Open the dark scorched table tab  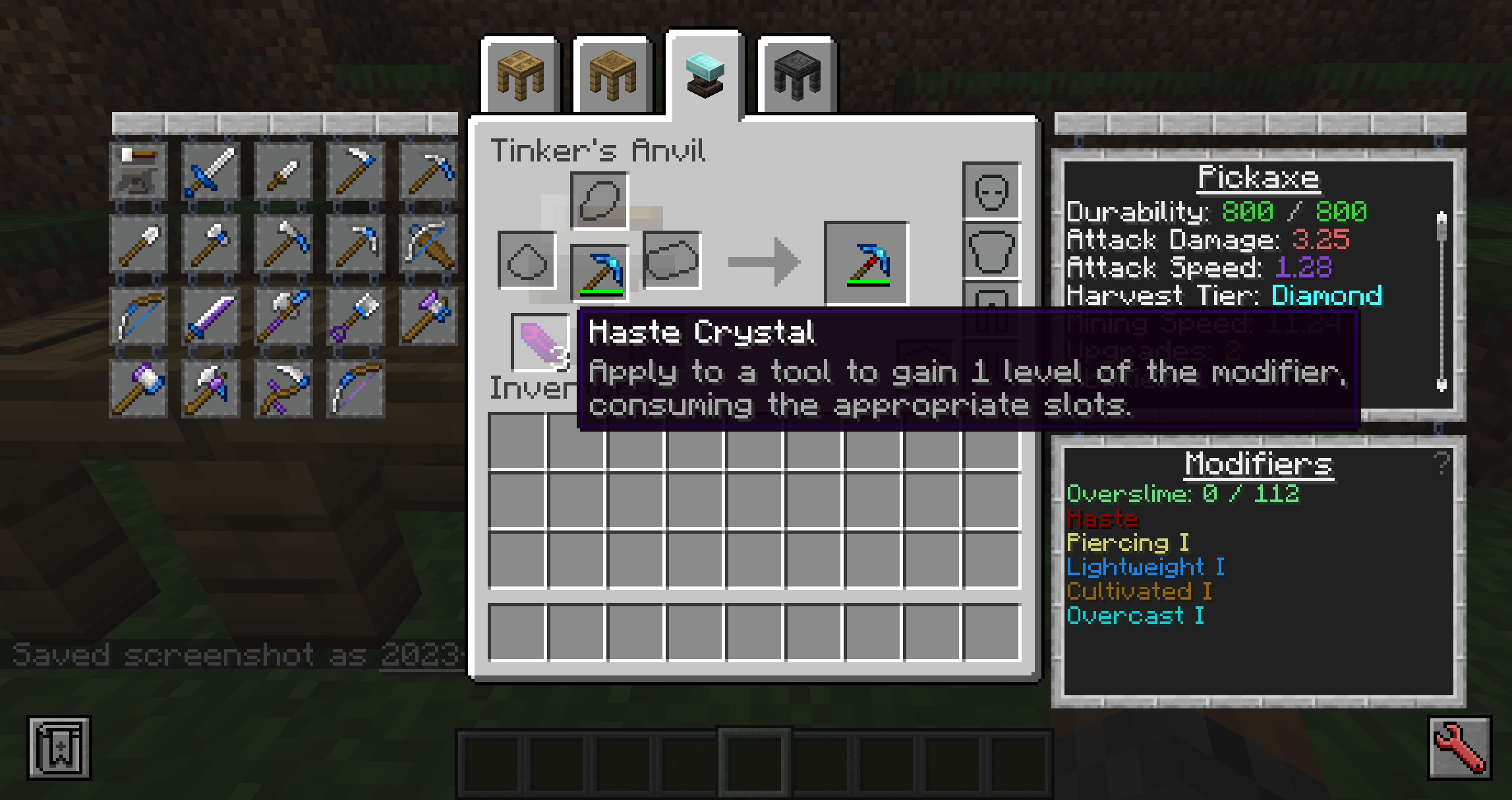[797, 76]
